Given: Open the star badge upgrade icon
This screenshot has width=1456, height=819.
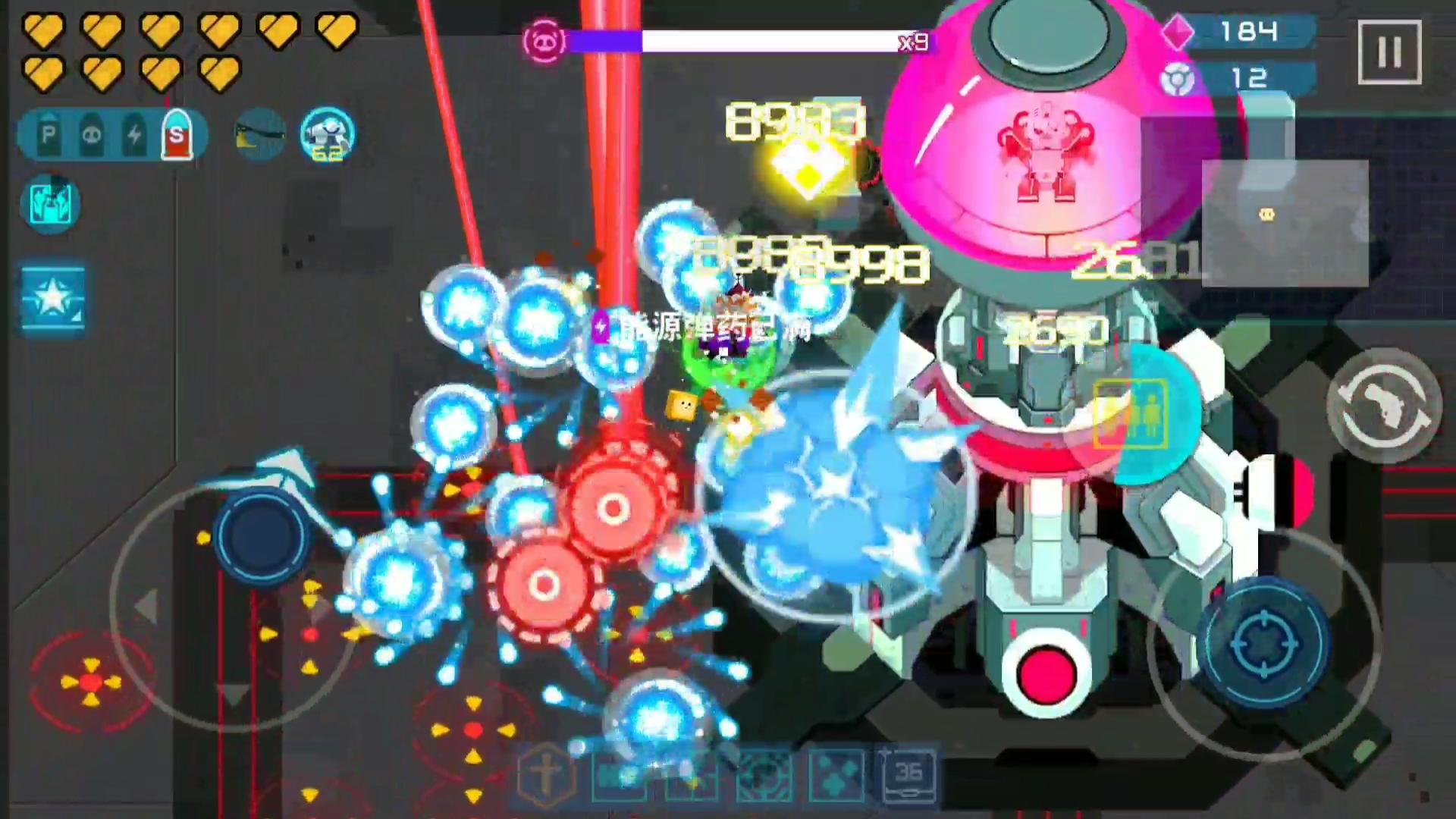Looking at the screenshot, I should 52,297.
